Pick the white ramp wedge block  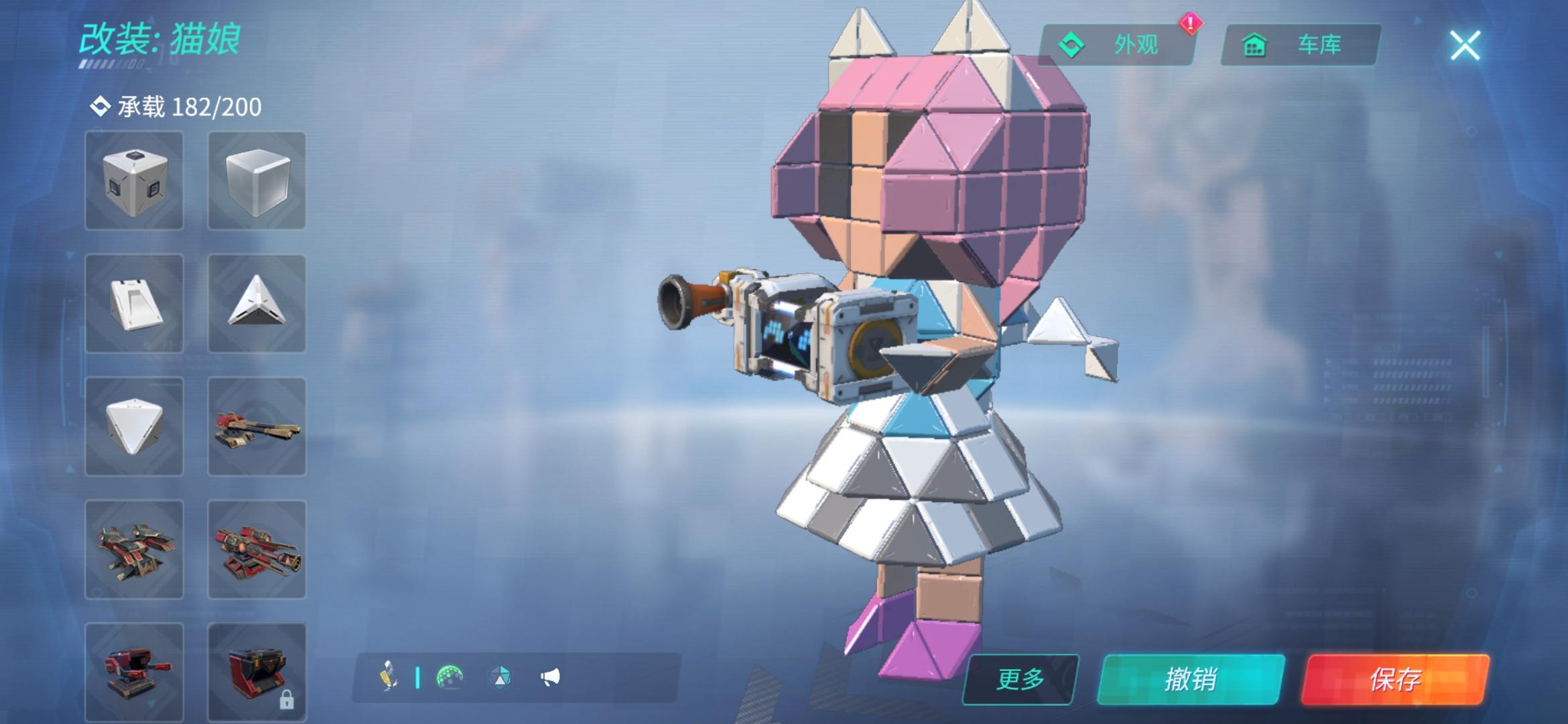point(134,304)
